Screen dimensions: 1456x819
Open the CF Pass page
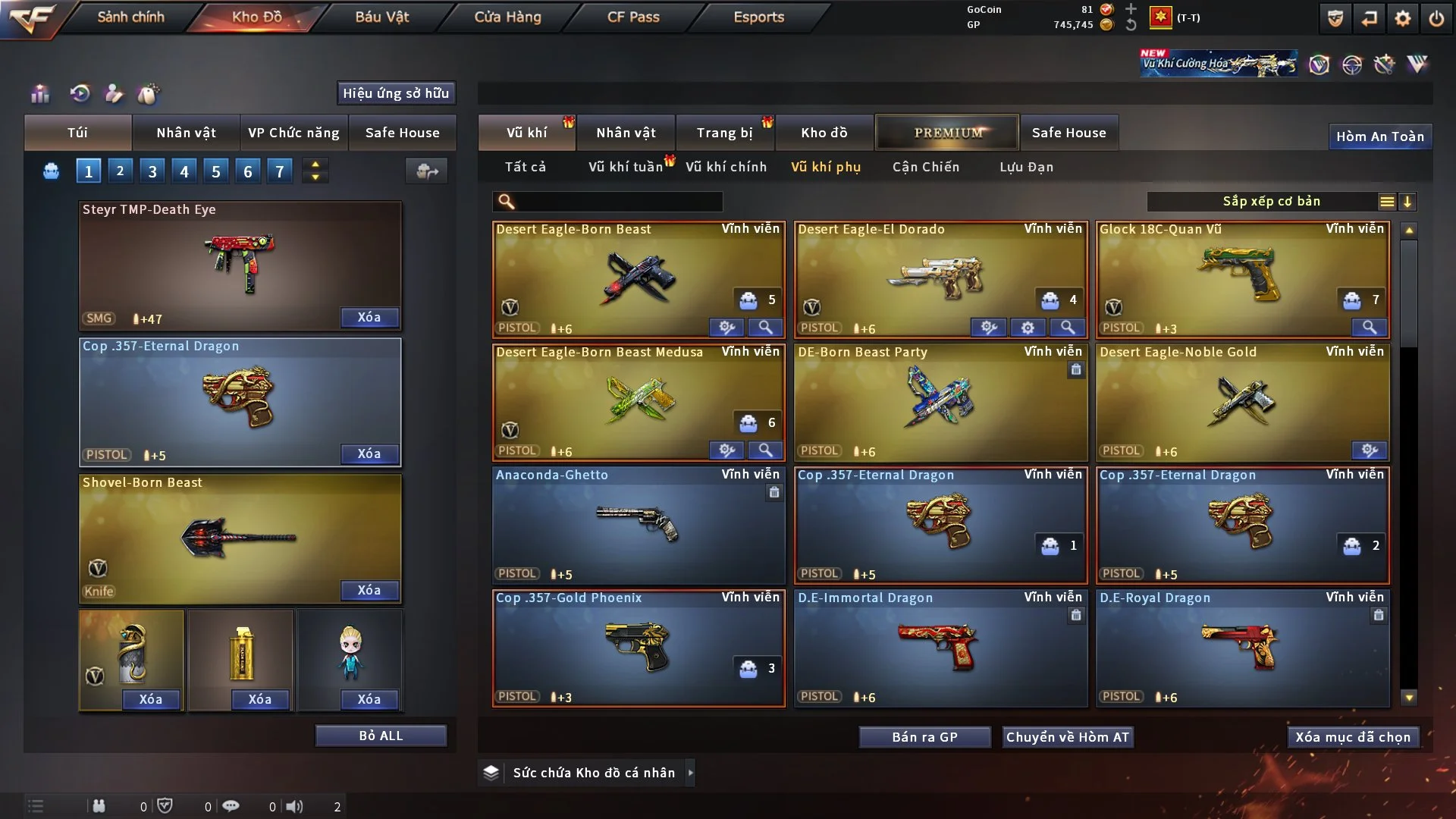633,17
